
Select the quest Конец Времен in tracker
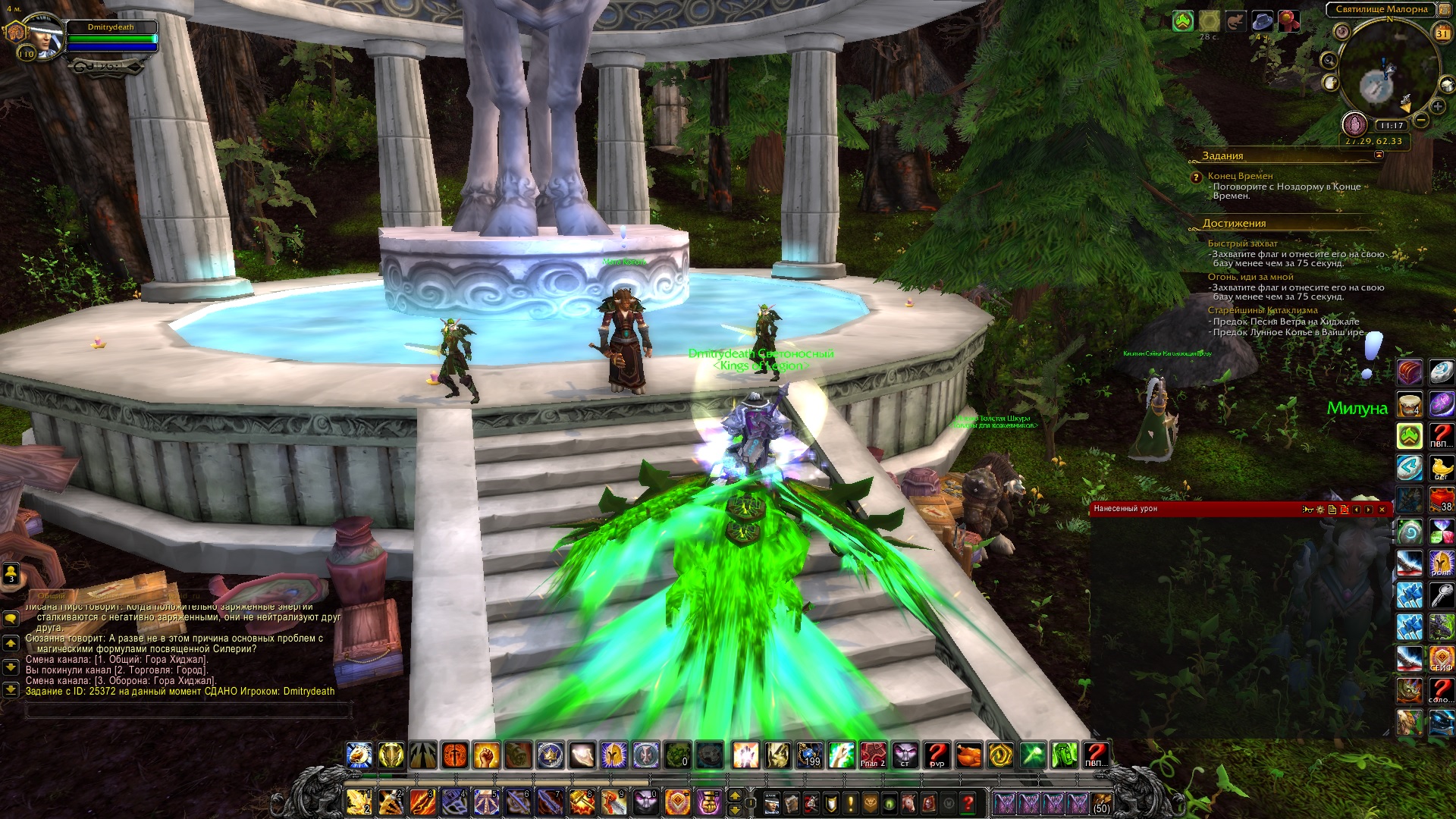click(x=1240, y=176)
